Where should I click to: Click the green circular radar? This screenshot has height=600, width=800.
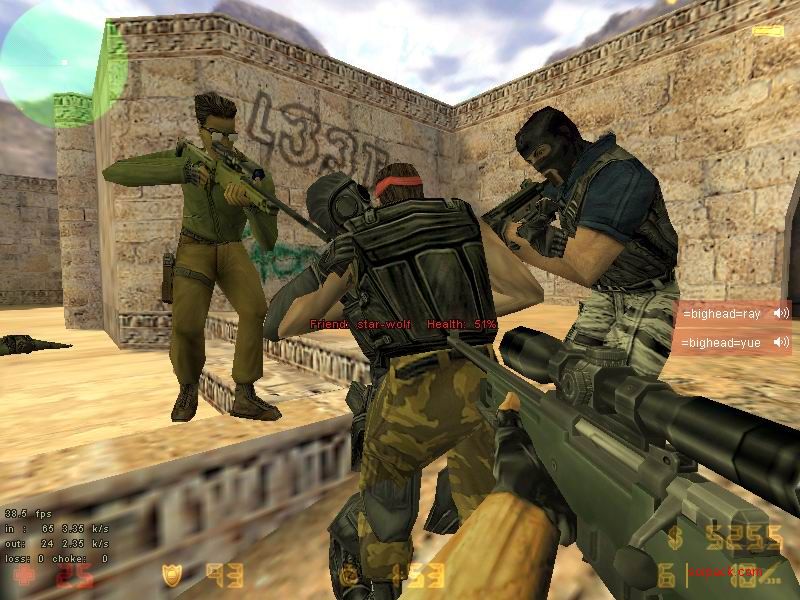coord(62,62)
